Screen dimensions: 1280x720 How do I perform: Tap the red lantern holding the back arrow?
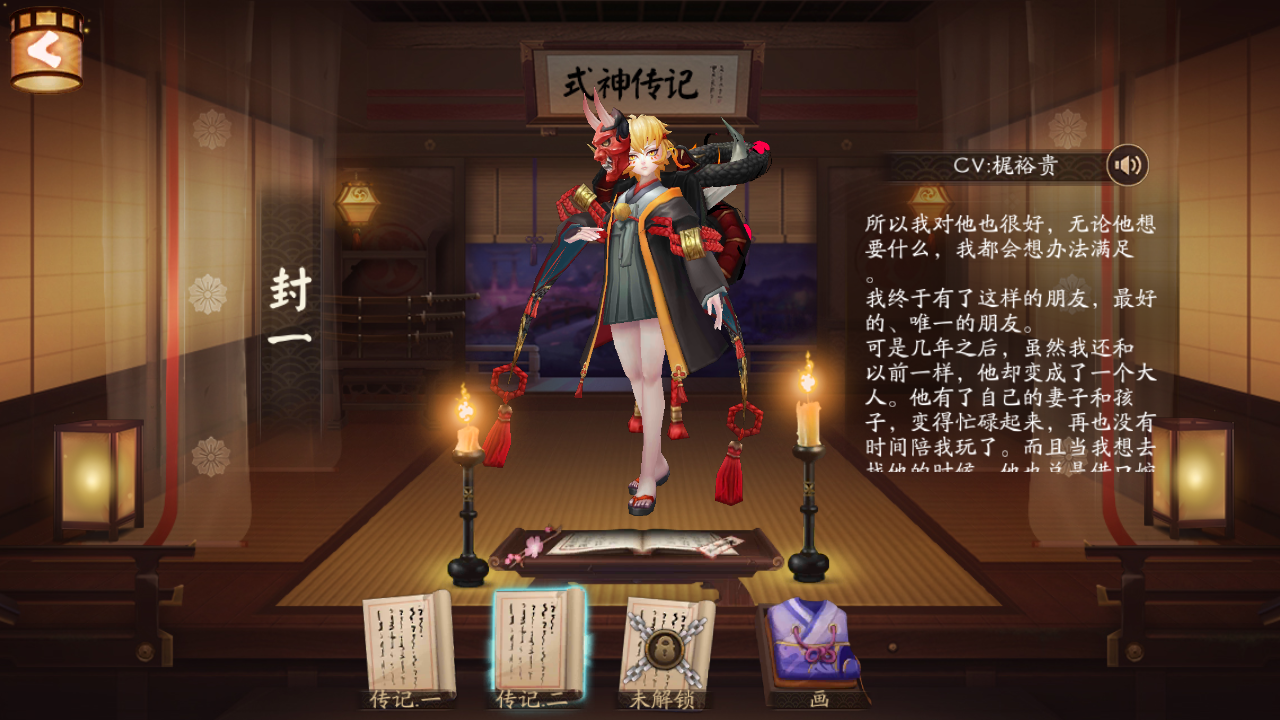(x=47, y=48)
